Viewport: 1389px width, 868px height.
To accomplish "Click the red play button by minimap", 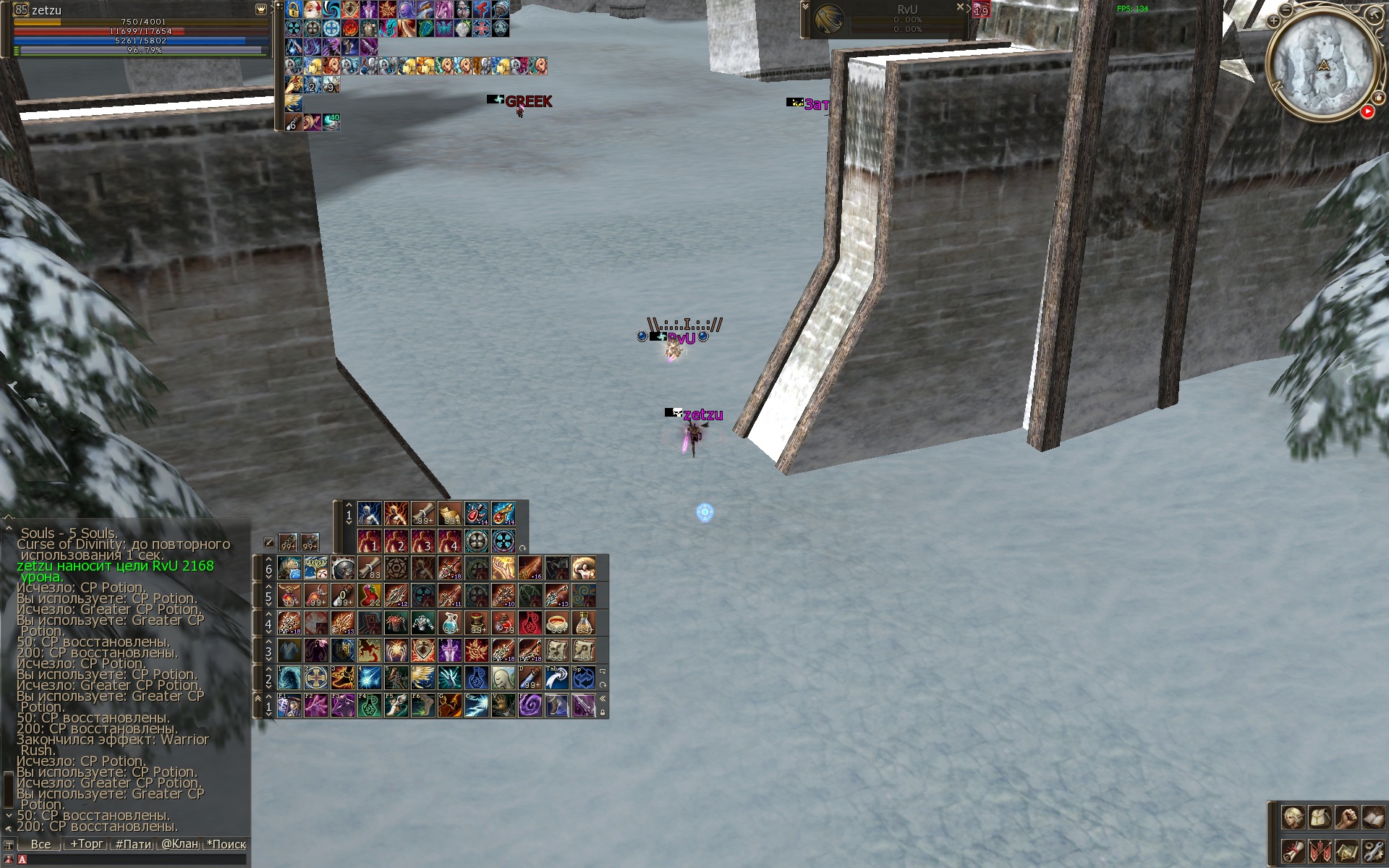I will [x=1367, y=111].
